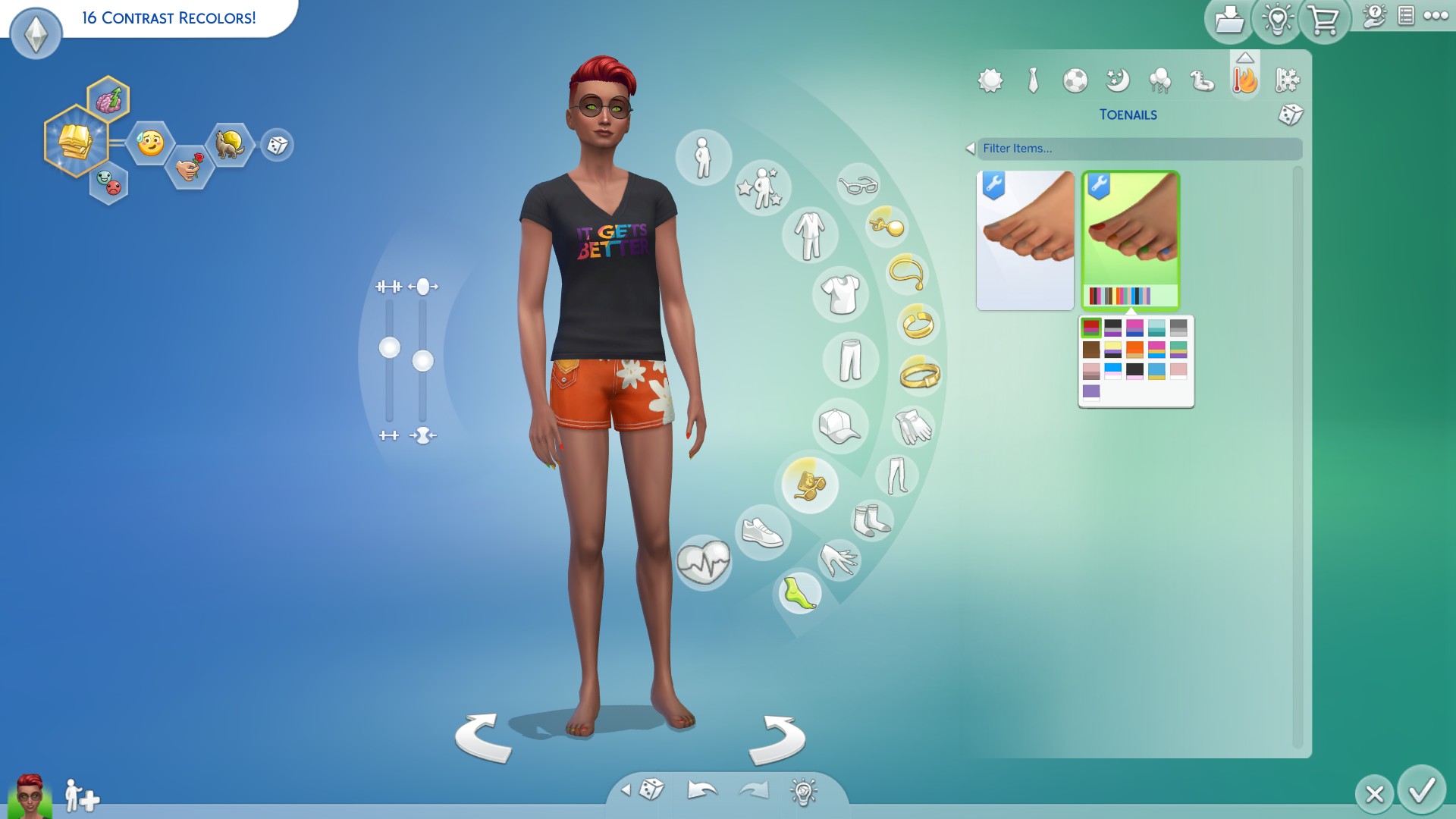Select the bare toenails swatch thumbnail

pos(1025,239)
